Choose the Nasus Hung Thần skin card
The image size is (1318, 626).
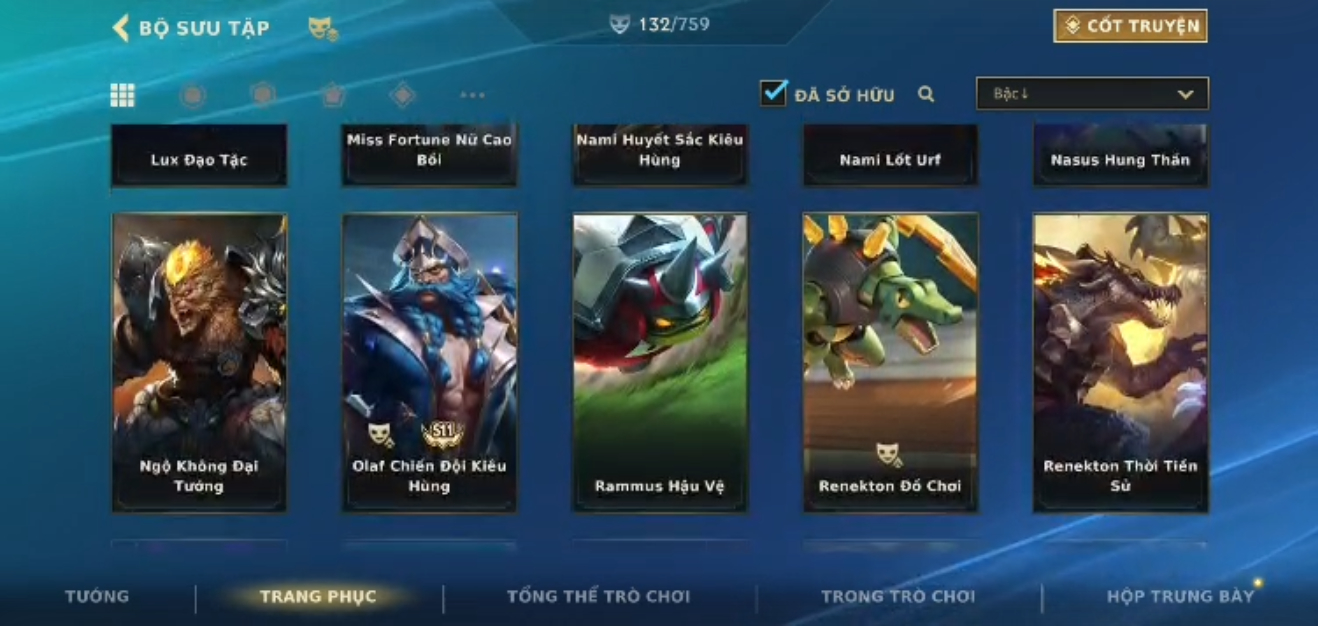click(1120, 157)
